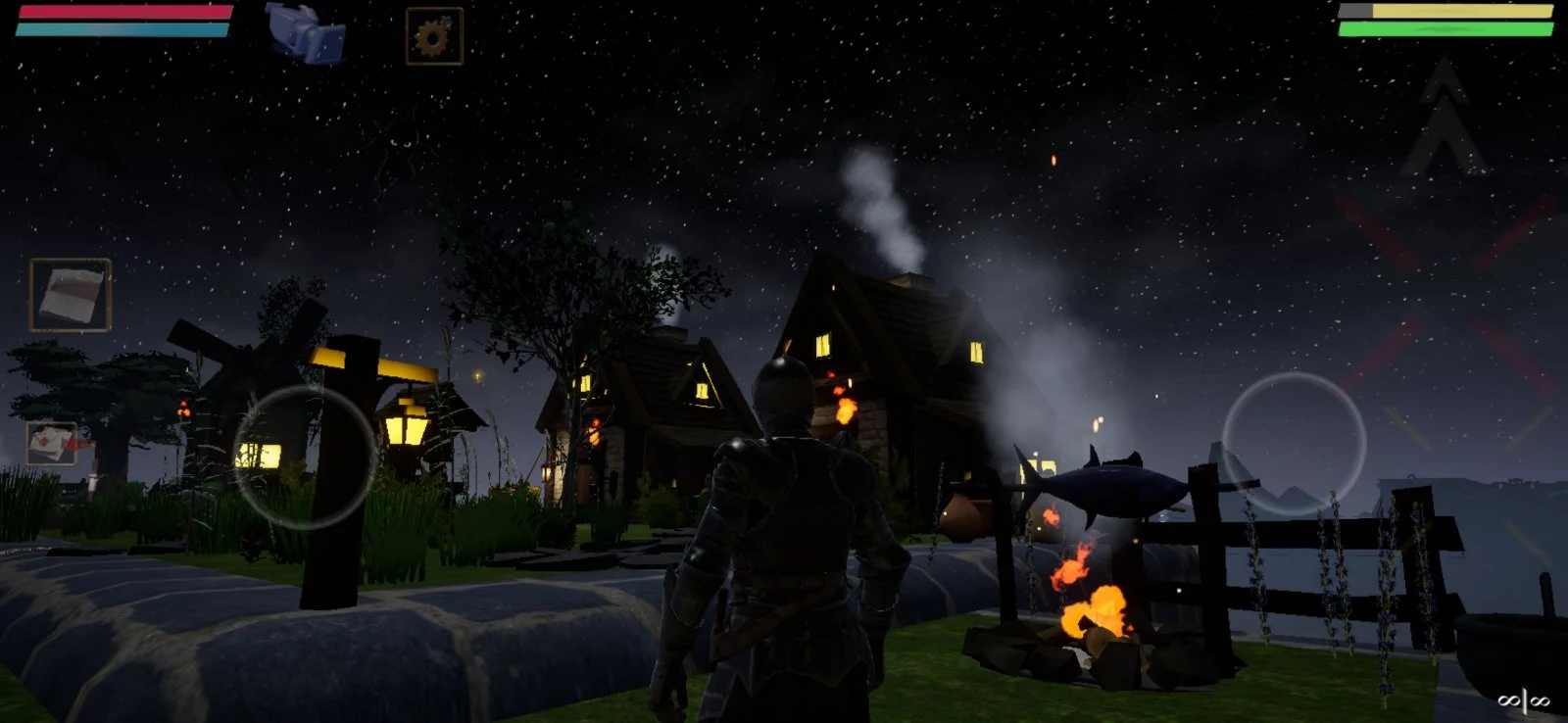
Task: Open the gear settings menu
Action: [x=434, y=36]
